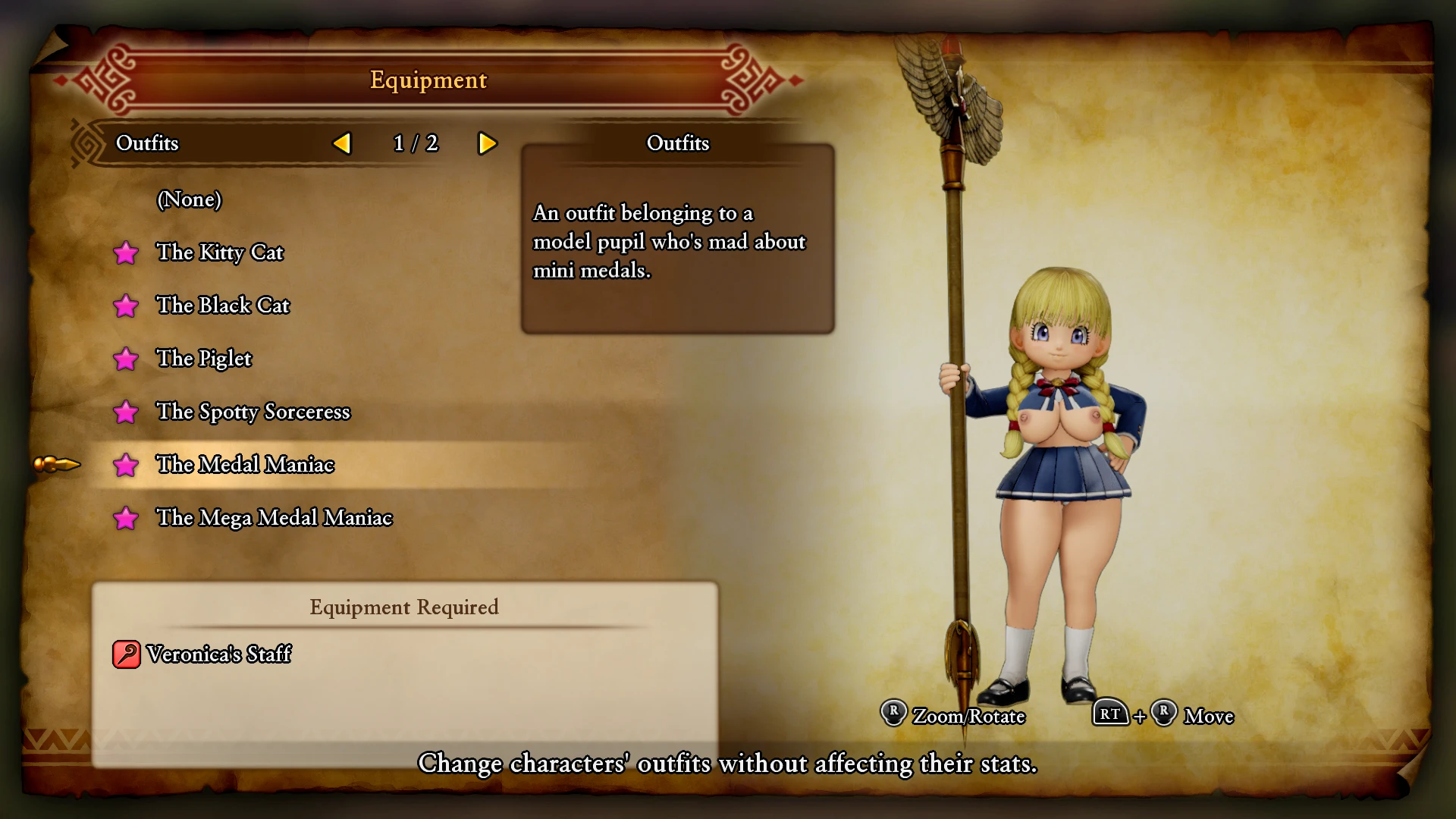Click the star icon beside The Piglet
Screen dimensions: 1456x819
[x=127, y=359]
